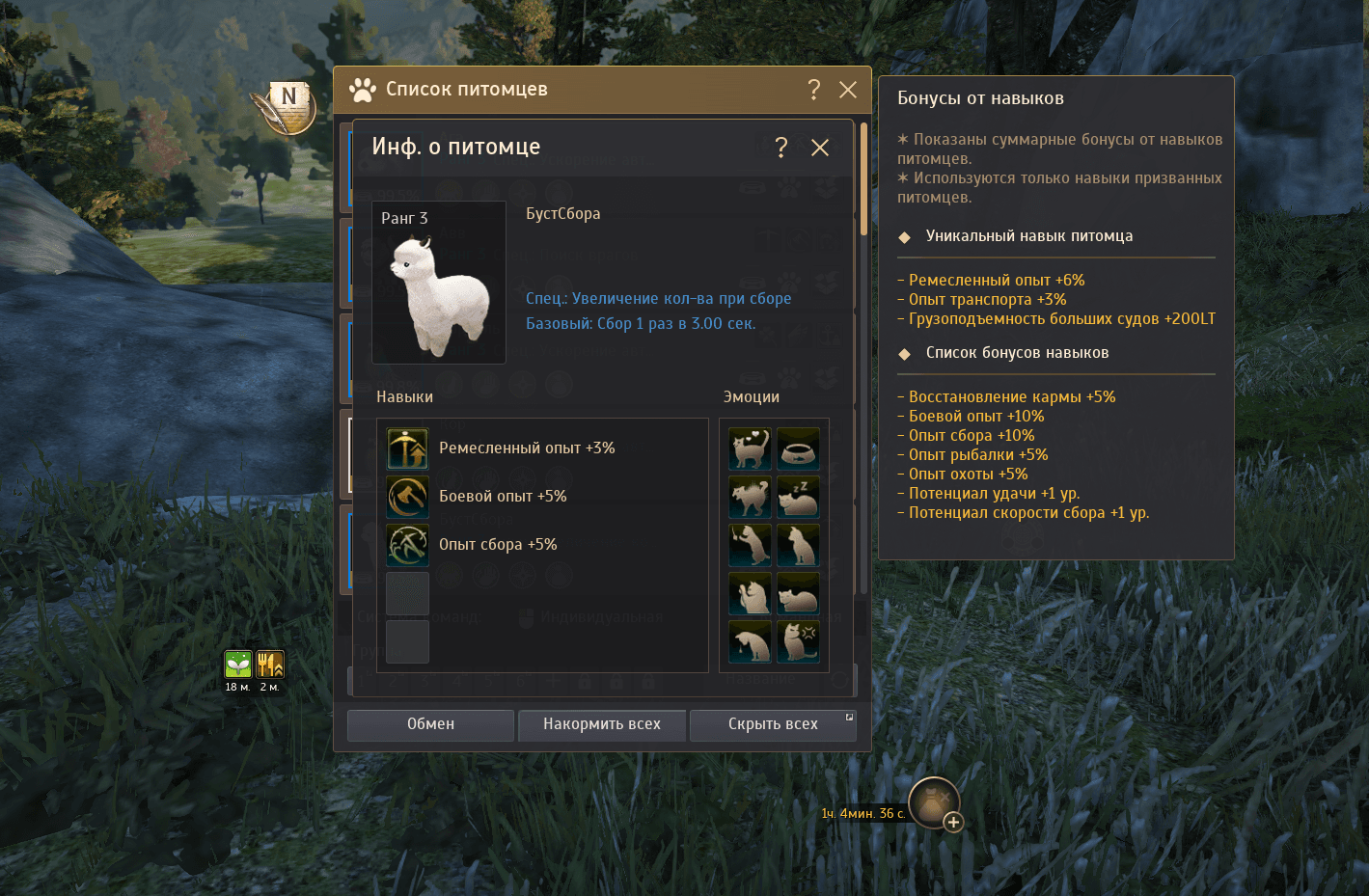Open help for the pet list window
This screenshot has height=896, width=1369.
pyautogui.click(x=814, y=90)
